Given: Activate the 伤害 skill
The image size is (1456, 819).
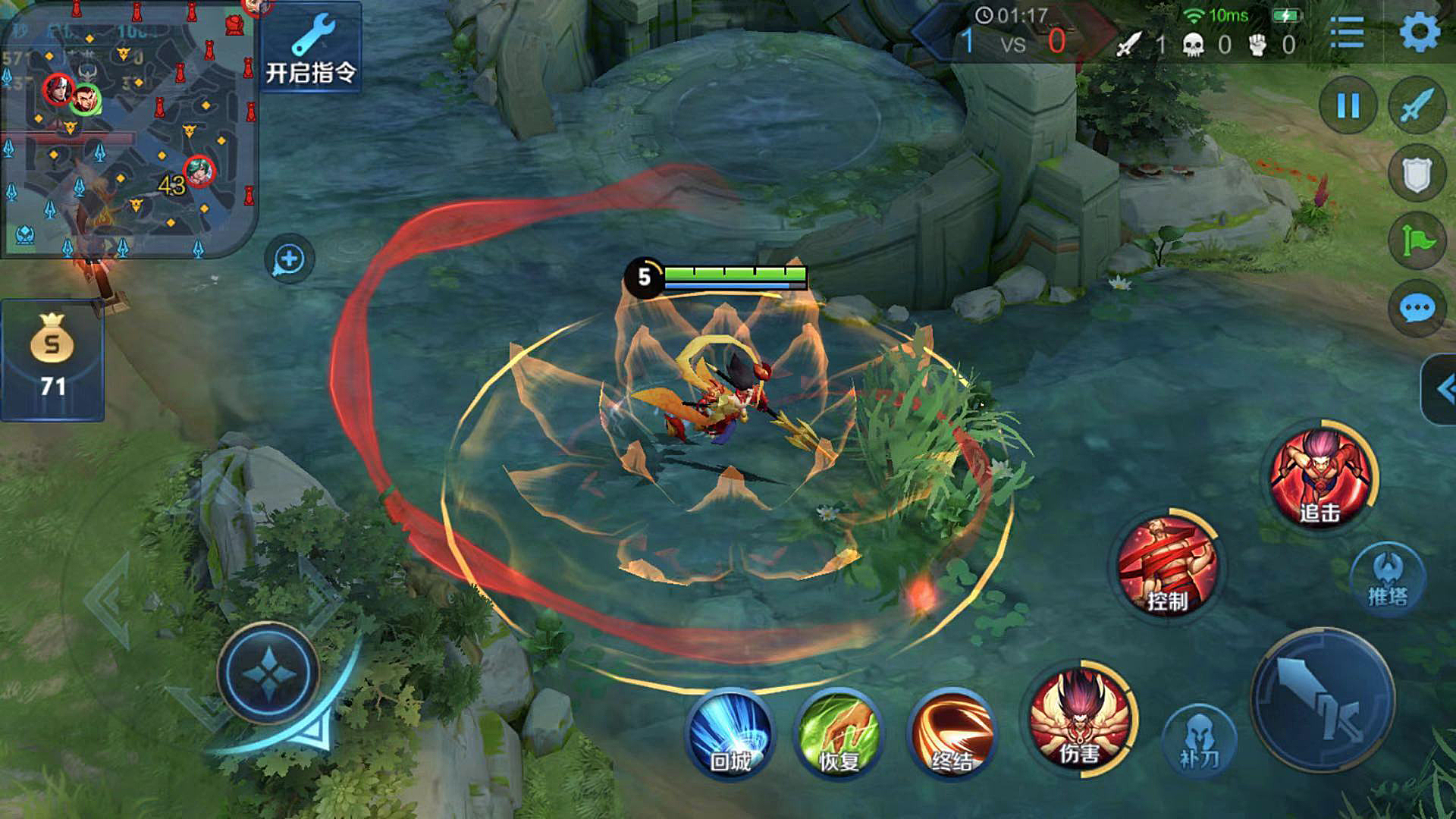Looking at the screenshot, I should (x=1079, y=717).
